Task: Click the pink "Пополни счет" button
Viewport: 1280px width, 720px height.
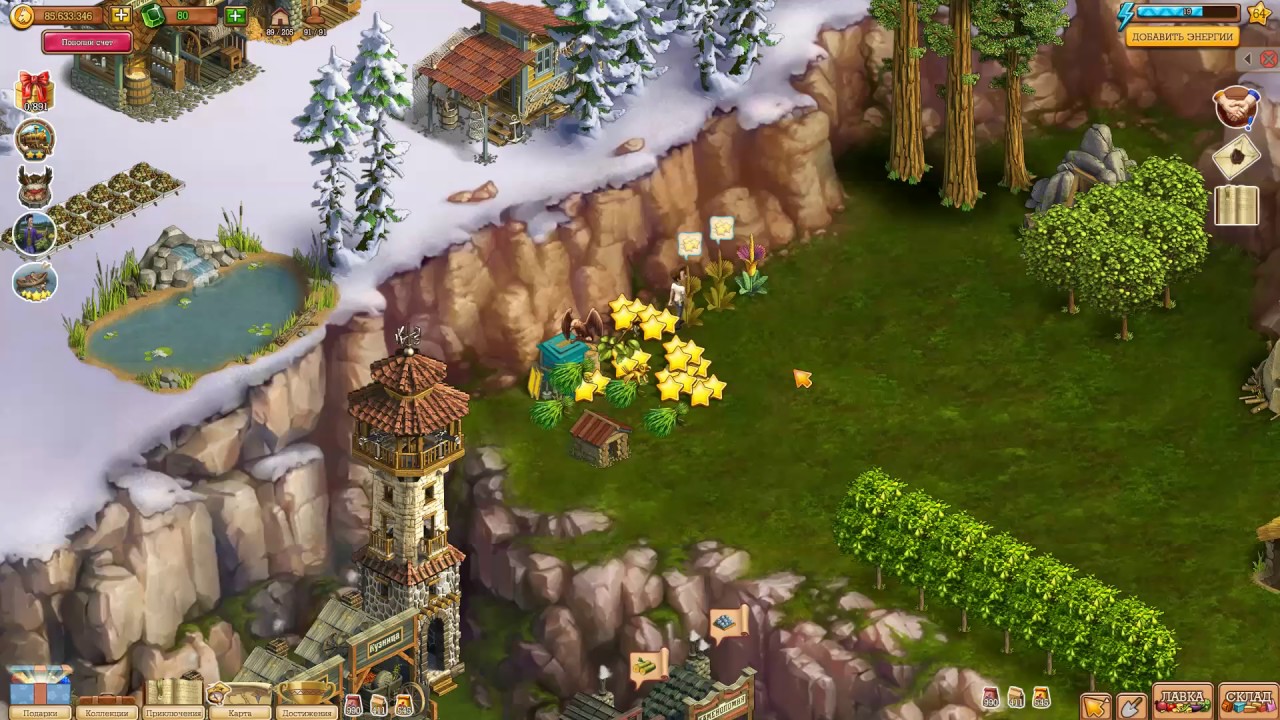Action: click(x=87, y=42)
